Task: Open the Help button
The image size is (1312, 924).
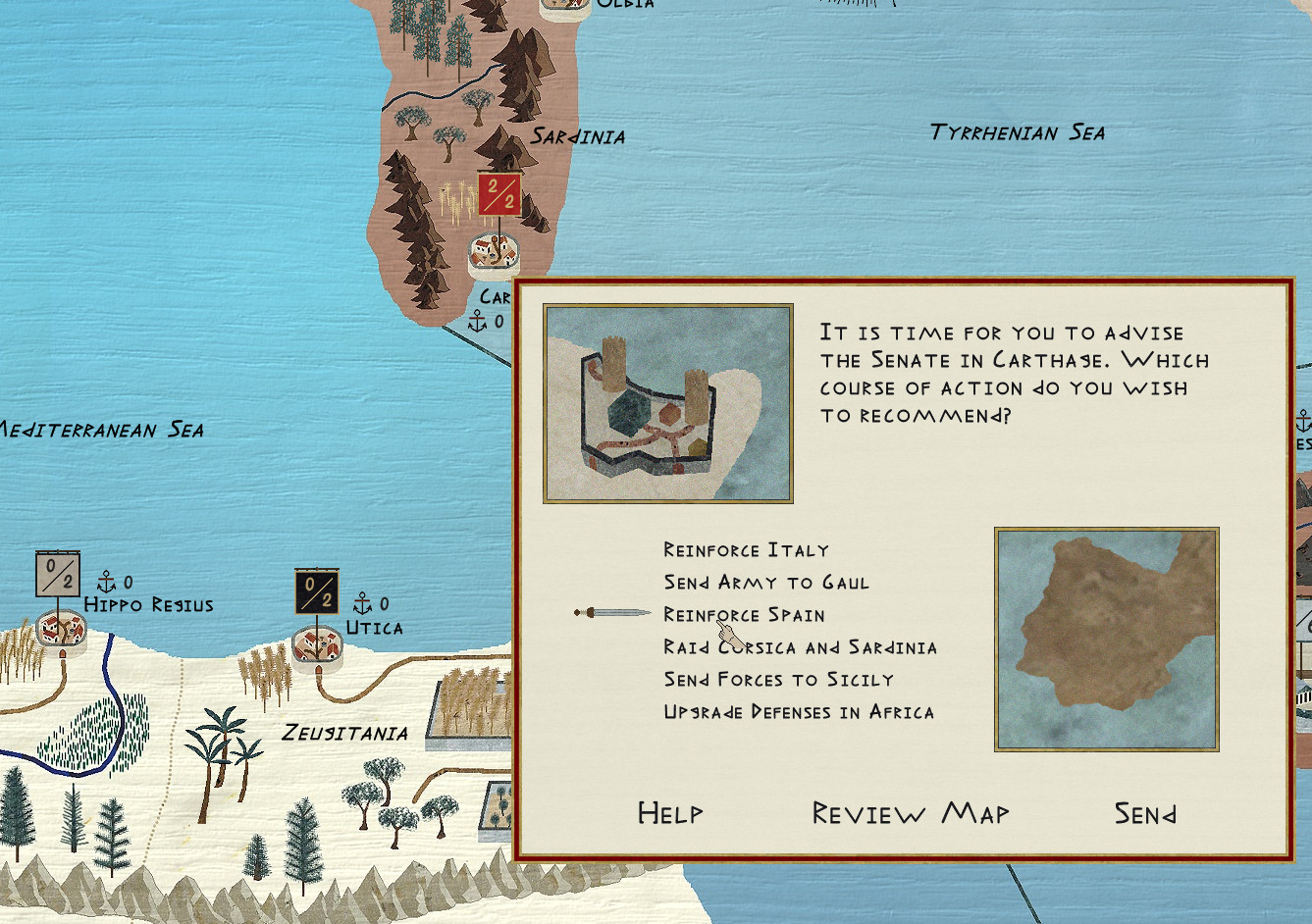Action: click(x=670, y=813)
